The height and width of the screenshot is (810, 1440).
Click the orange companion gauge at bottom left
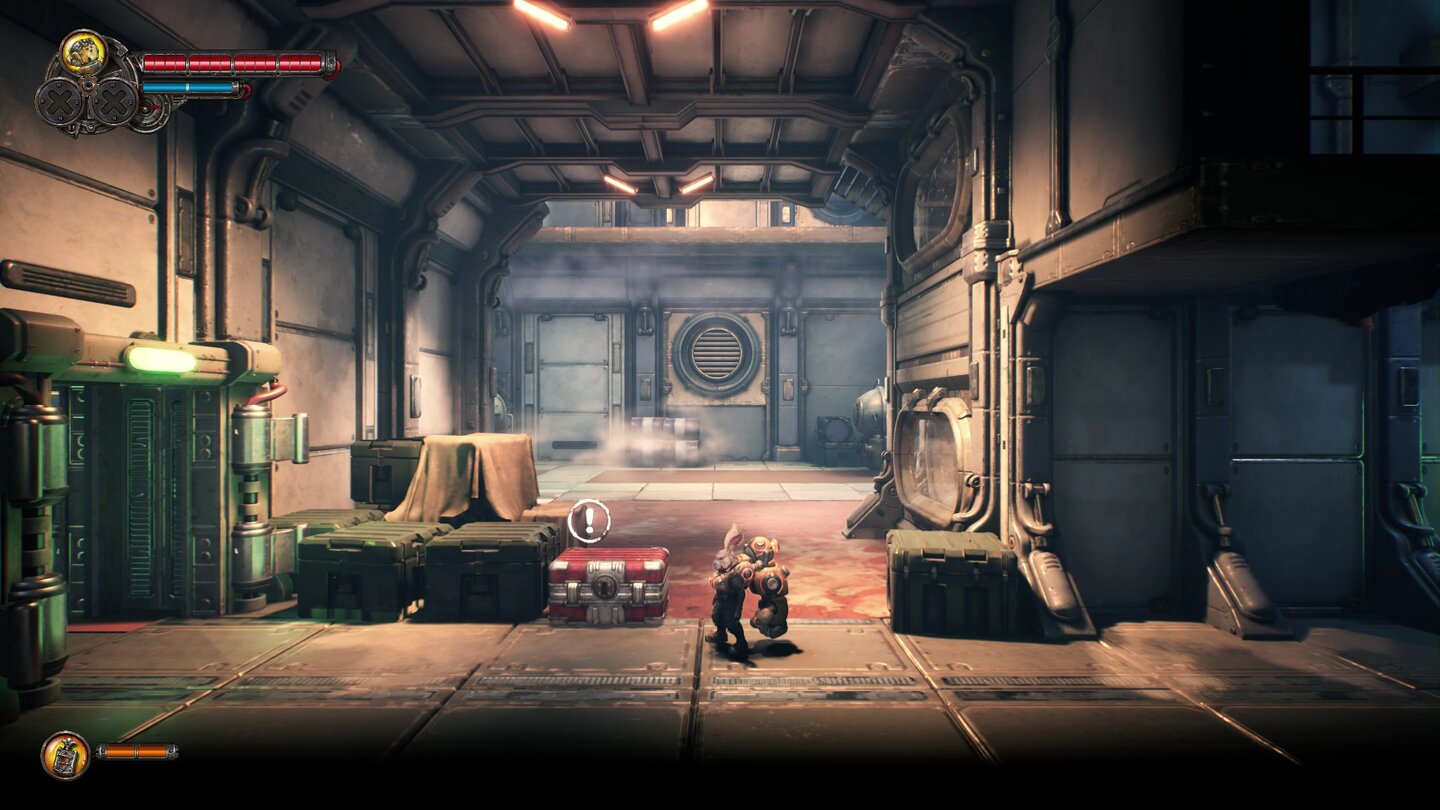point(137,751)
